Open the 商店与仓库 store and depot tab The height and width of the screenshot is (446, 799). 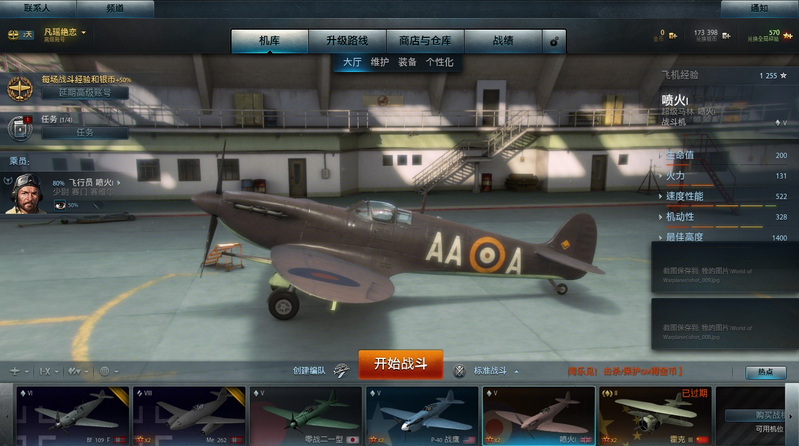pyautogui.click(x=425, y=41)
